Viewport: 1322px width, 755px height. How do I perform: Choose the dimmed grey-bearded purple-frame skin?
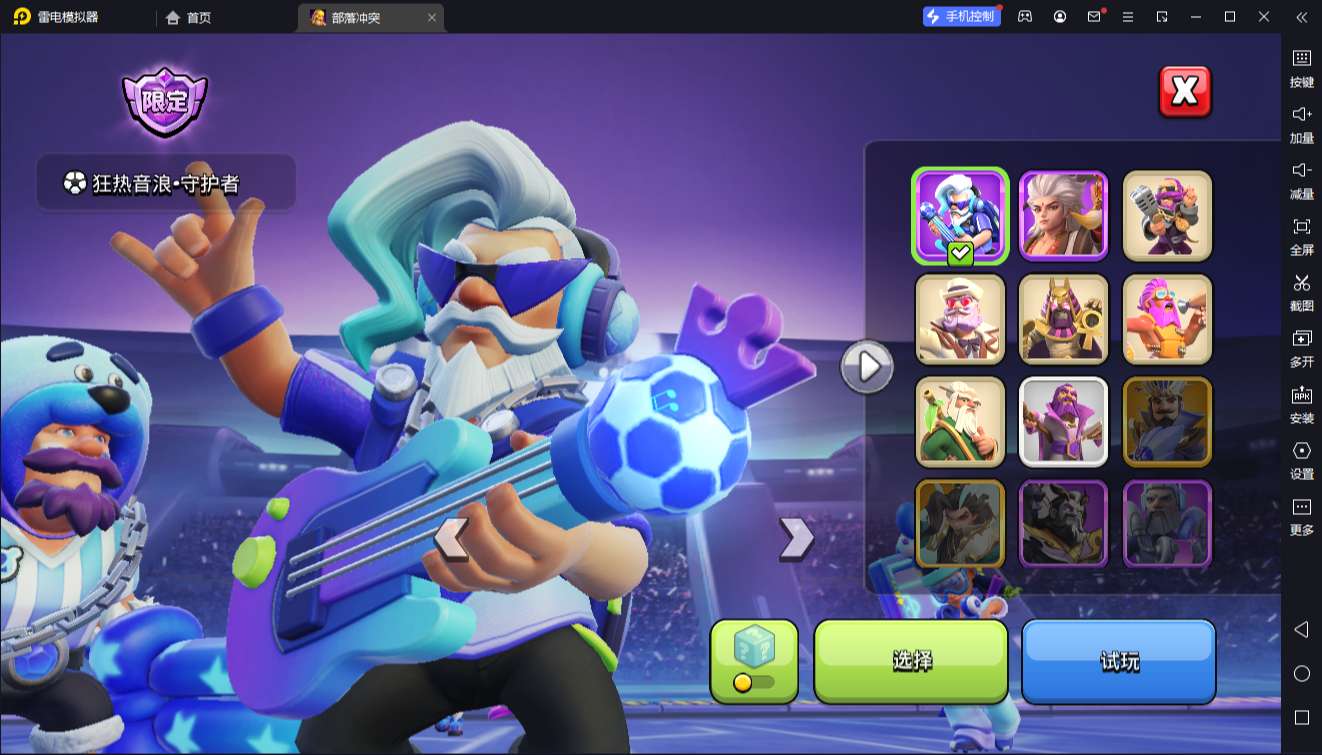point(1167,524)
